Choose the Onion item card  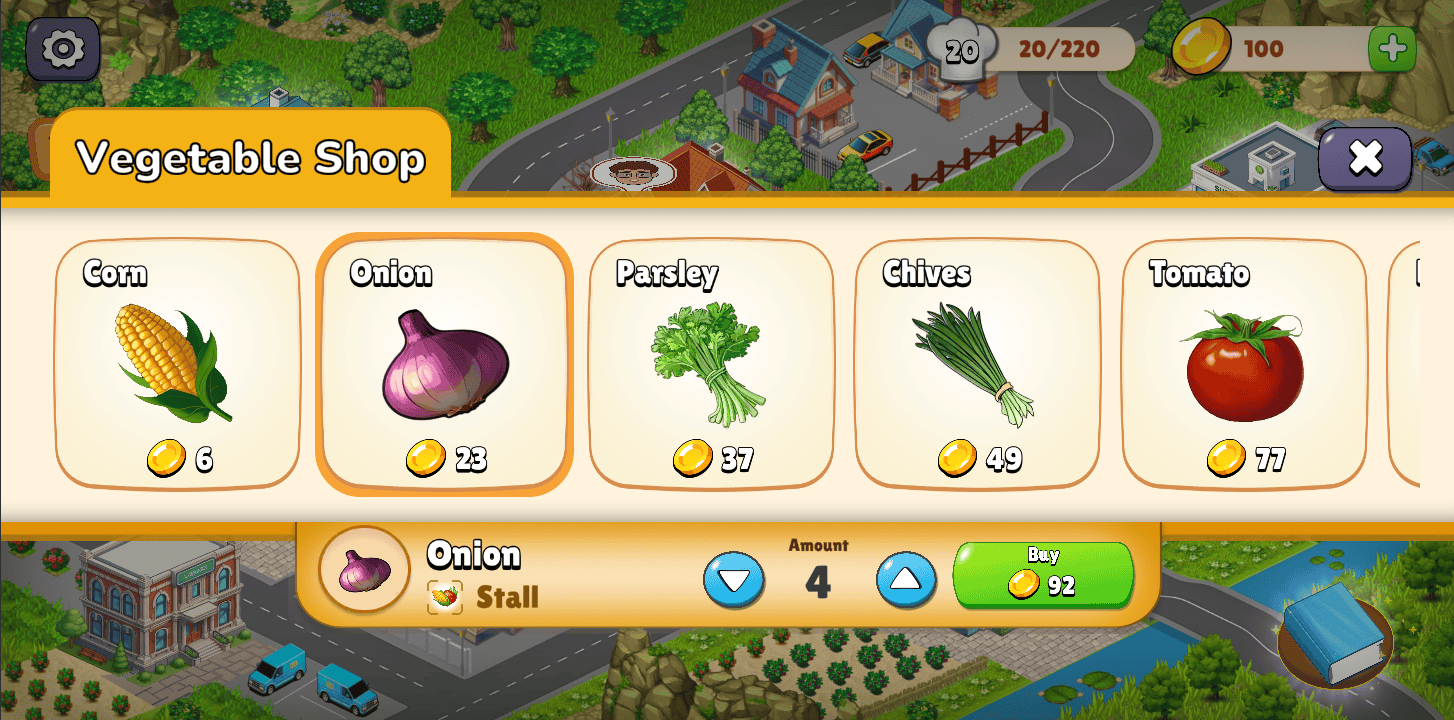[x=444, y=364]
